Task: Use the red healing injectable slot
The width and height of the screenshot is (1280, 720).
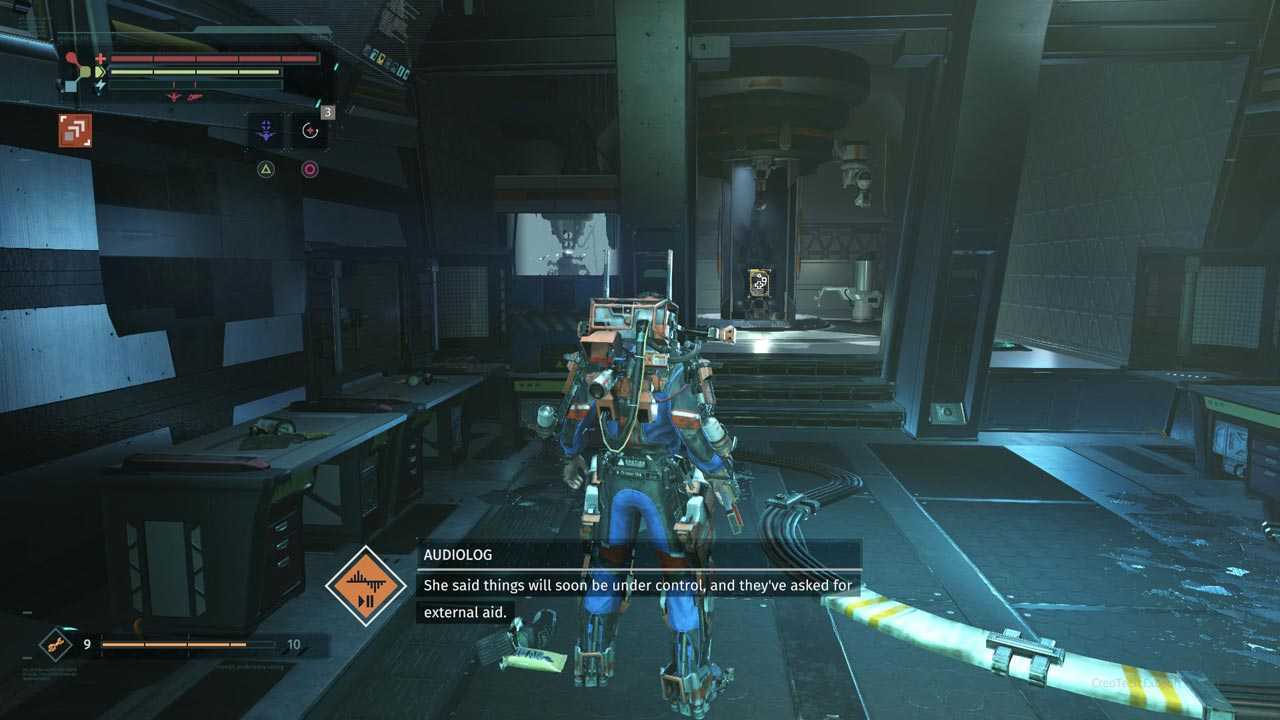Action: tap(309, 131)
